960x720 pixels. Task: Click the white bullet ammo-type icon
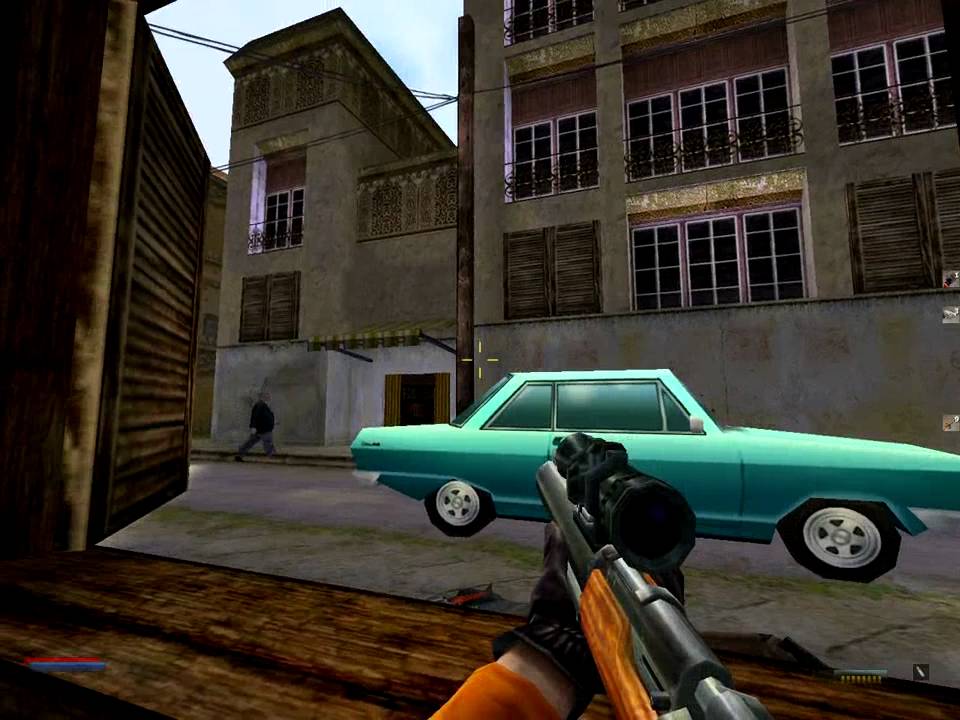[920, 673]
